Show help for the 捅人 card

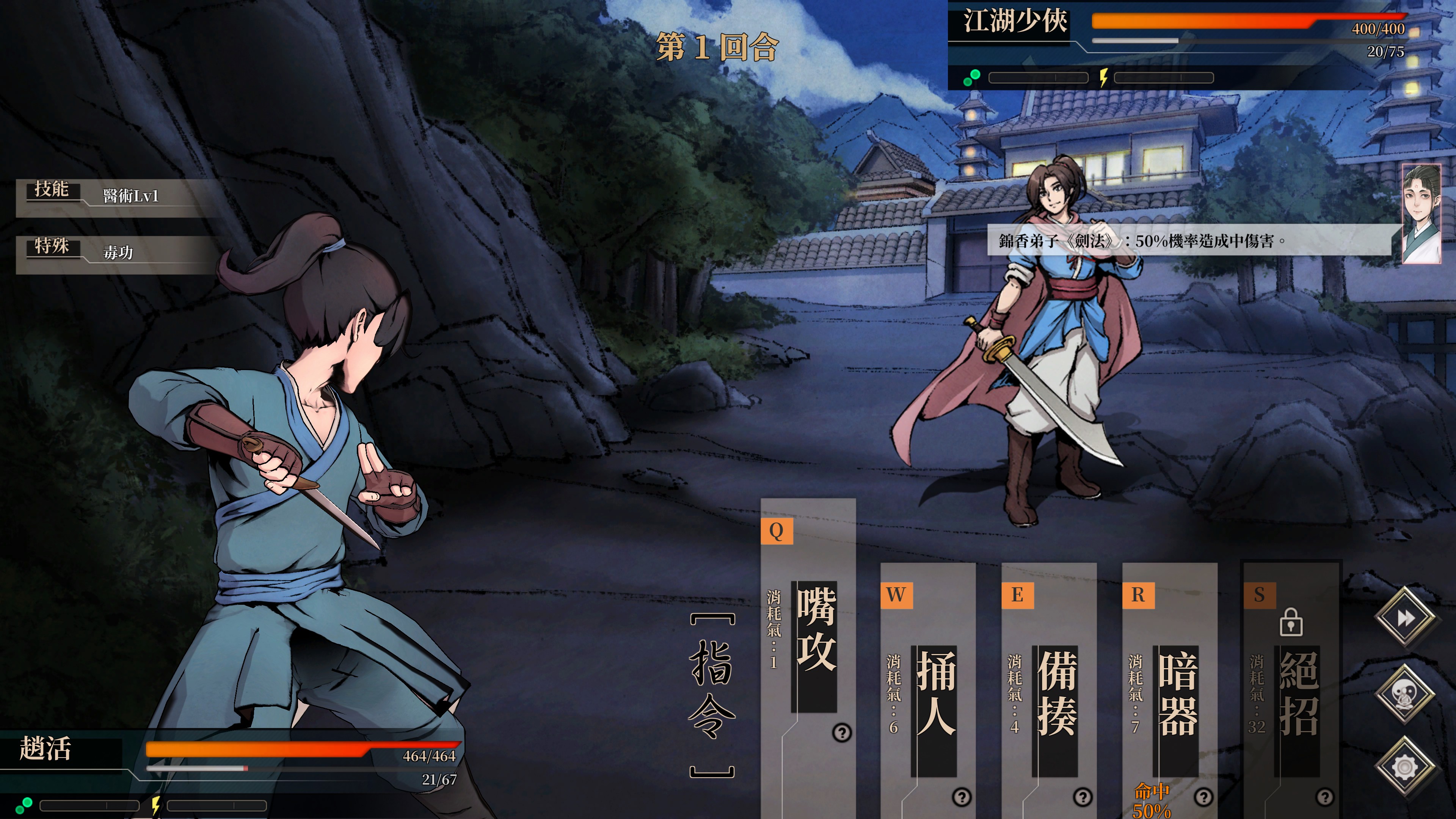(x=962, y=797)
